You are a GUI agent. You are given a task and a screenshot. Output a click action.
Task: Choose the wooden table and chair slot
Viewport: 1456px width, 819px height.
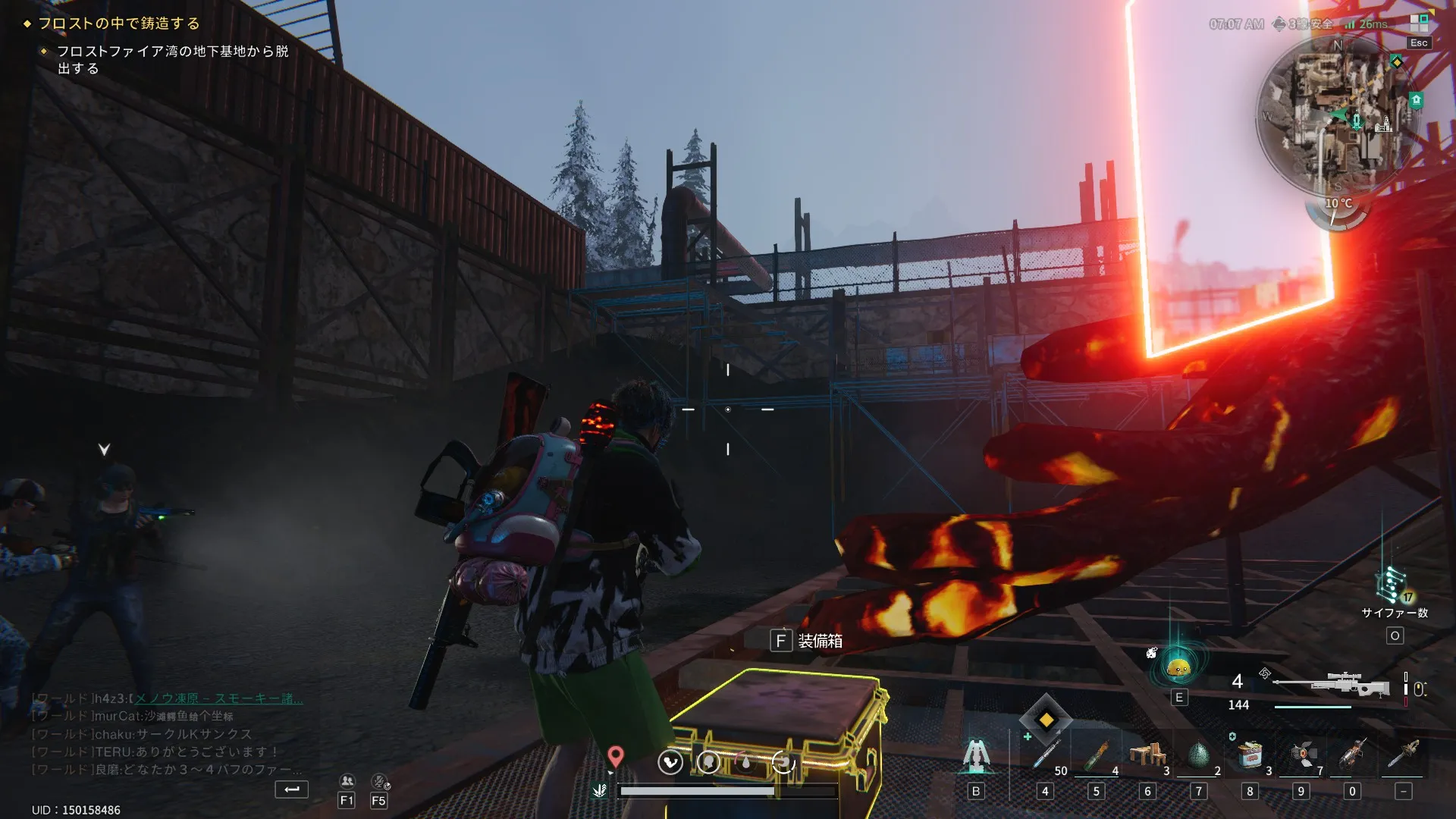click(x=1147, y=755)
